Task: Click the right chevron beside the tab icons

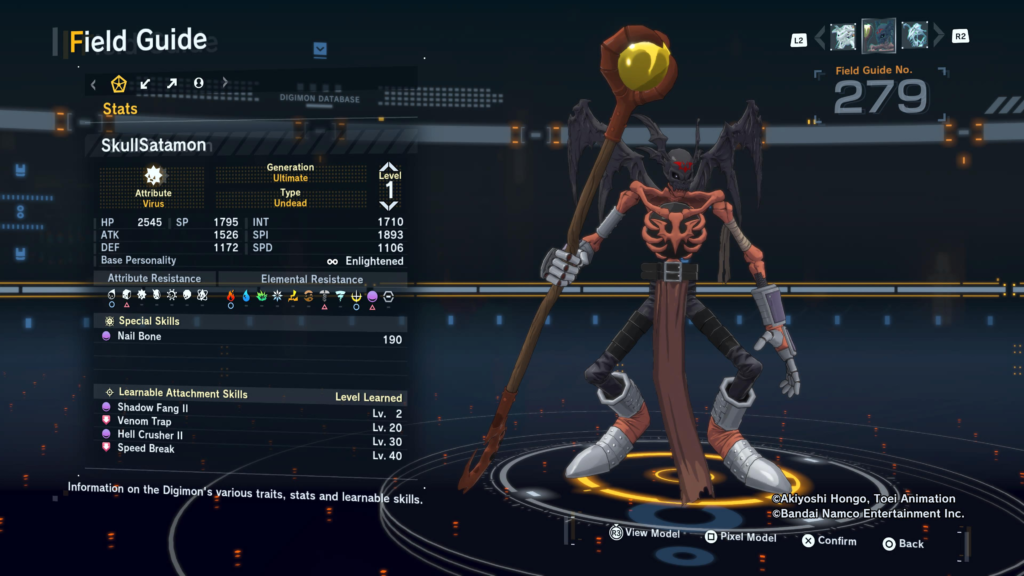Action: tap(225, 84)
